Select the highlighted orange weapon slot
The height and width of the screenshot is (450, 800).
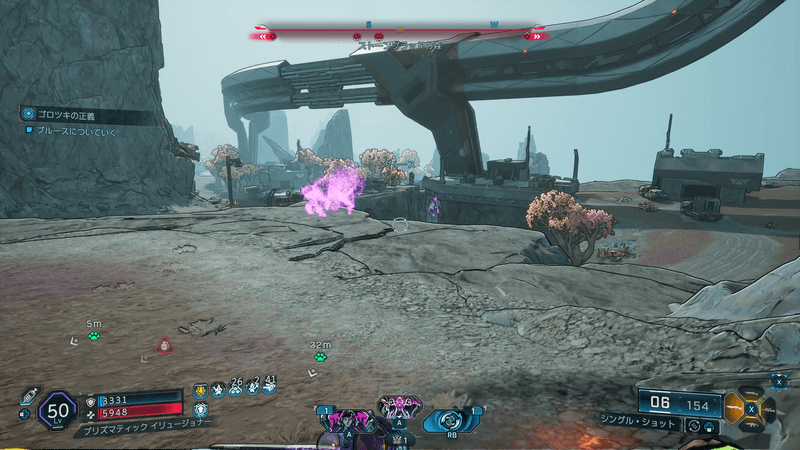[x=737, y=408]
